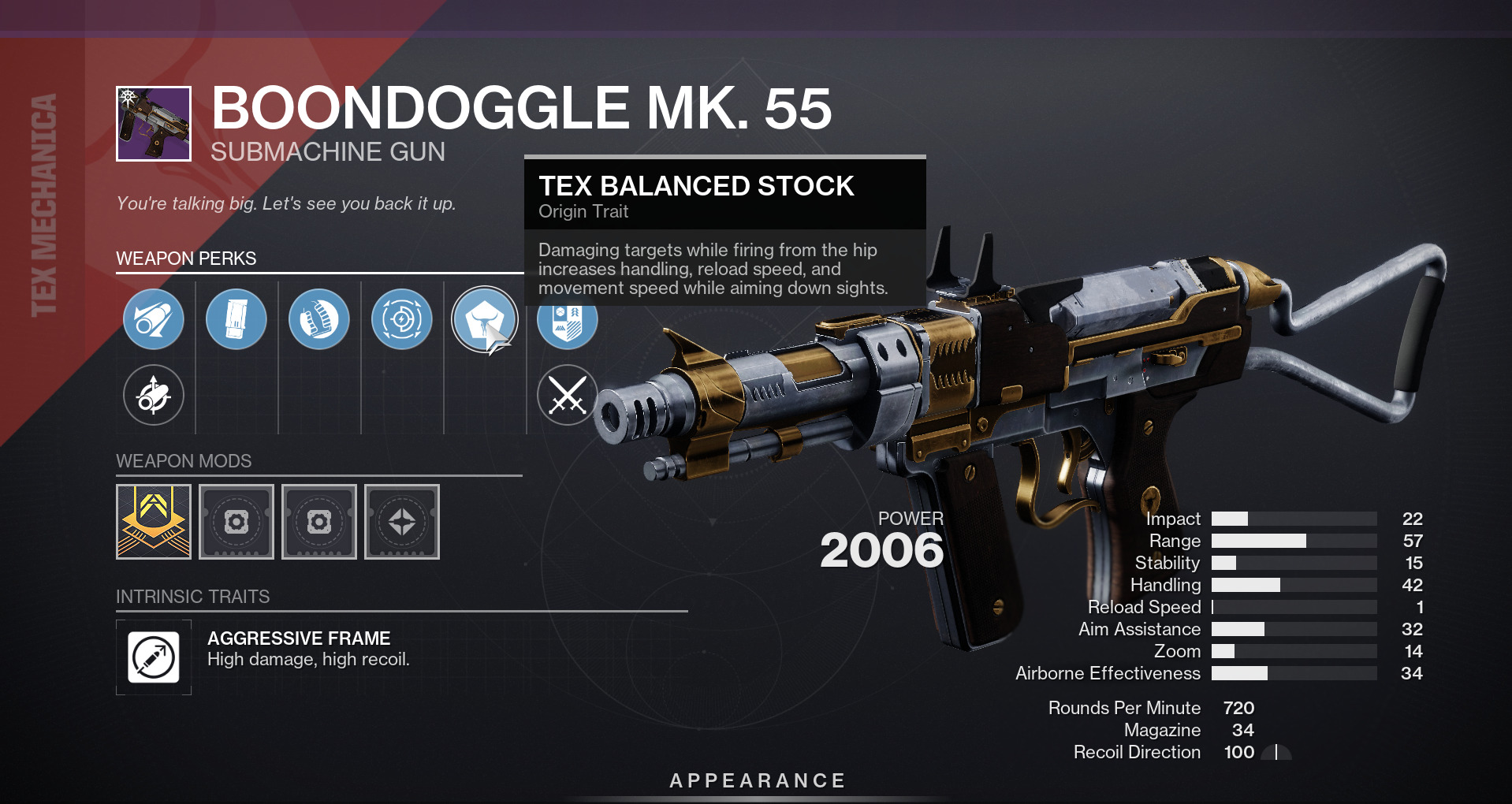Select the unselected alternate barrel perk
The width and height of the screenshot is (1512, 804).
(x=154, y=395)
